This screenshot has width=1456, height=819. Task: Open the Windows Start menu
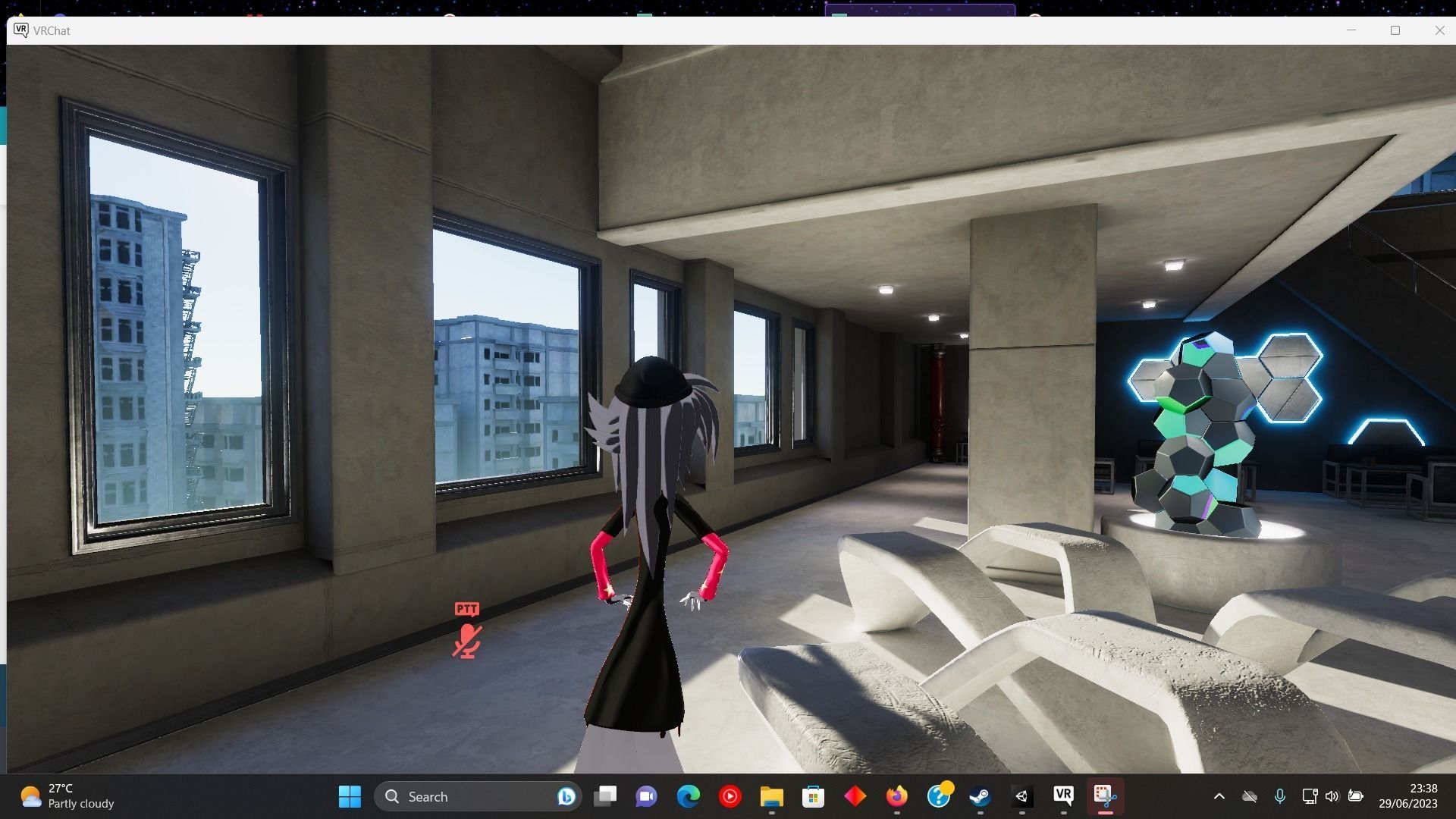point(350,796)
